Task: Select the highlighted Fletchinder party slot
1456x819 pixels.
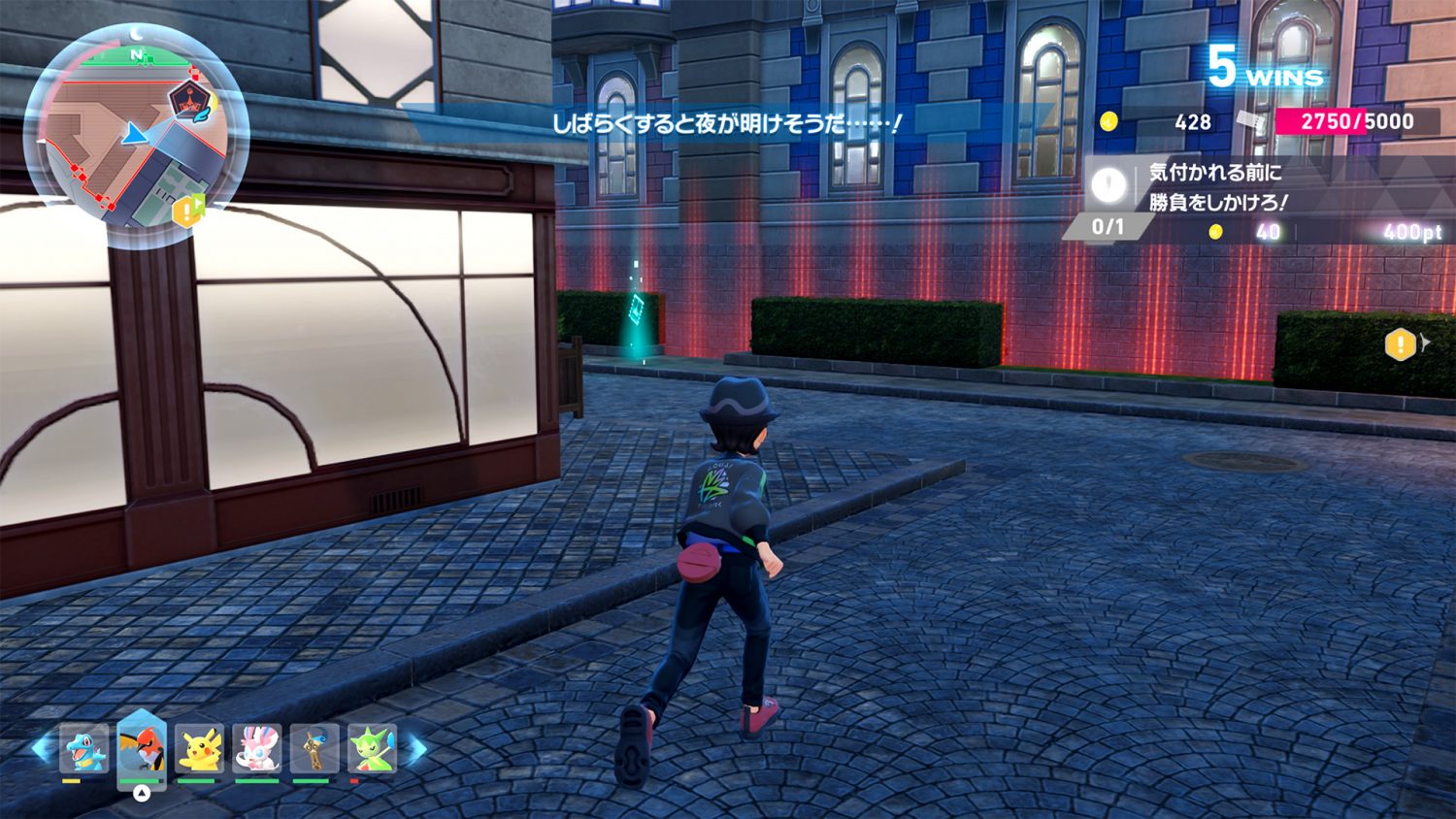Action: tap(142, 749)
